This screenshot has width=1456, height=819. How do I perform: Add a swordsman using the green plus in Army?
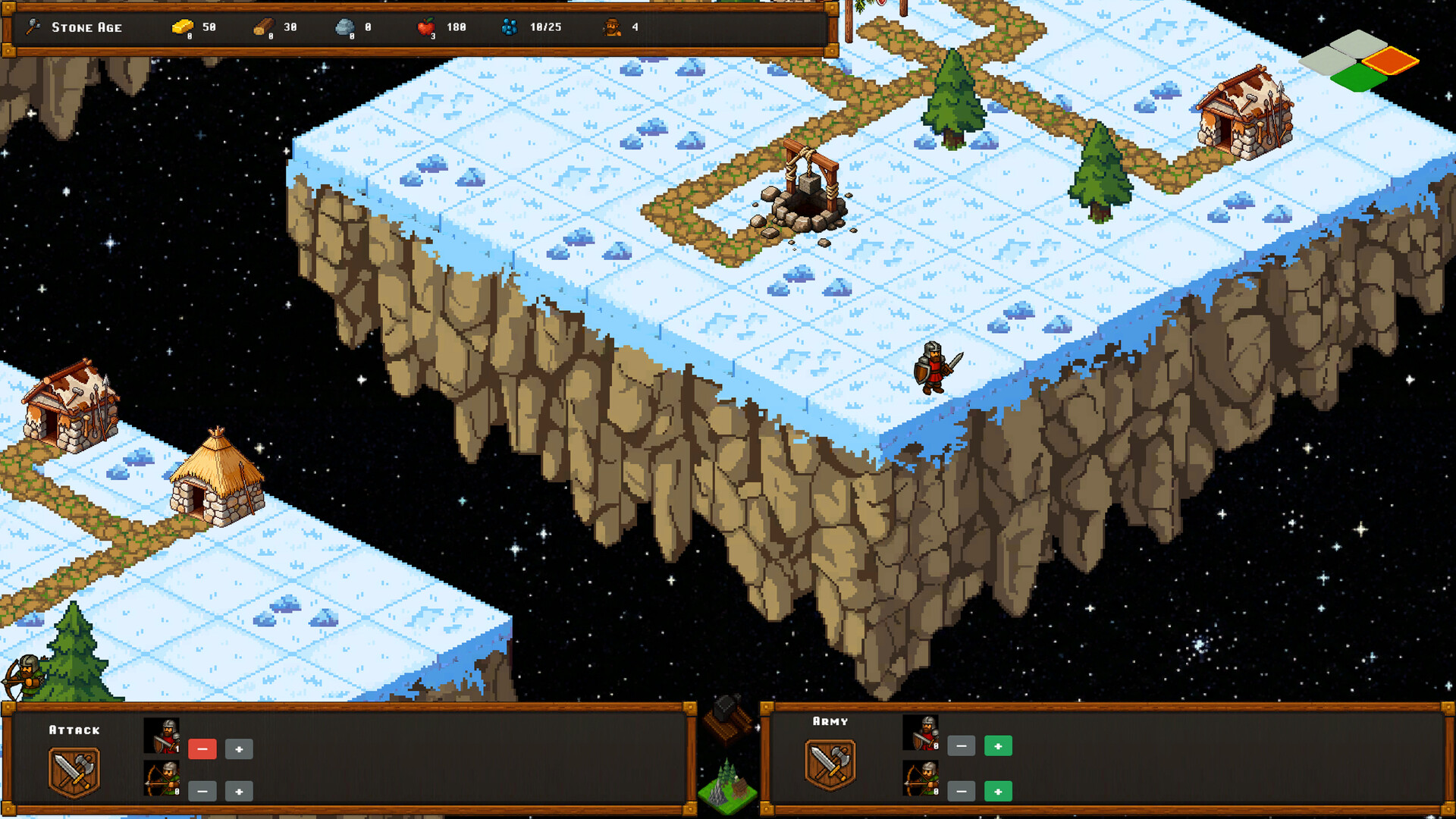coord(999,746)
